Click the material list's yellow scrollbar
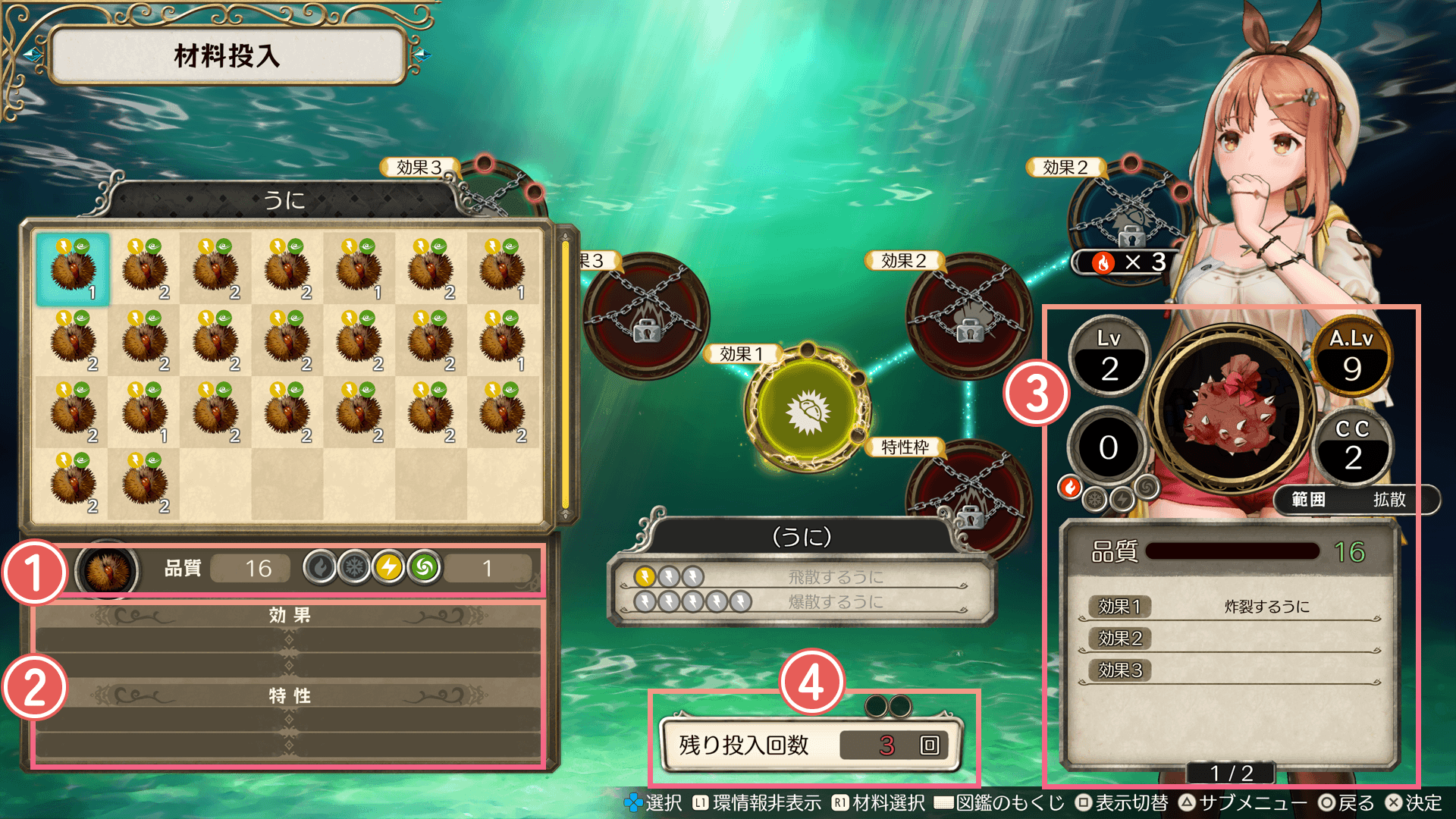This screenshot has height=819, width=1456. [x=565, y=375]
